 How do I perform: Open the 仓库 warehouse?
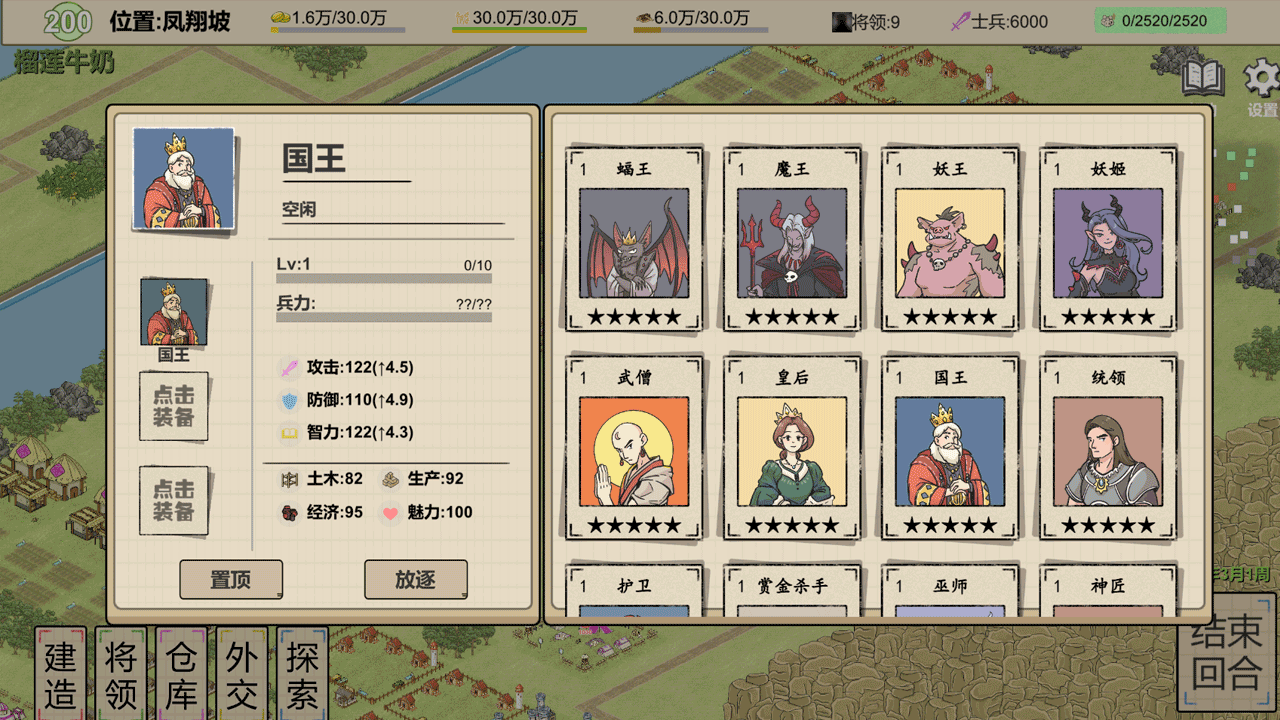point(181,674)
